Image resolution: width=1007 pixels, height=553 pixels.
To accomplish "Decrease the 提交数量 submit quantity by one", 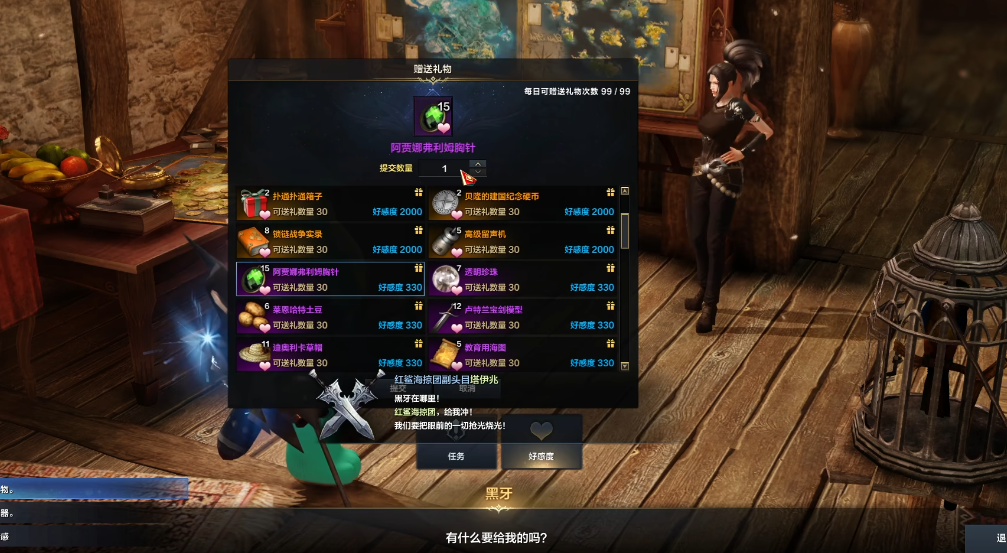I will 478,173.
